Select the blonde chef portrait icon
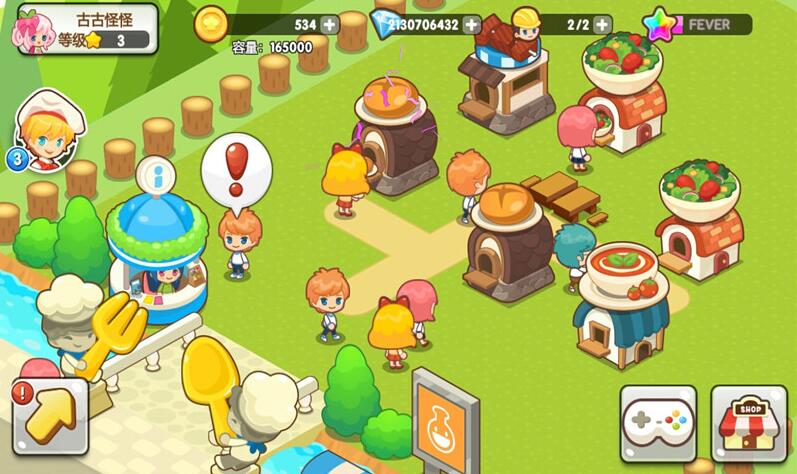The height and width of the screenshot is (474, 797). [x=48, y=131]
